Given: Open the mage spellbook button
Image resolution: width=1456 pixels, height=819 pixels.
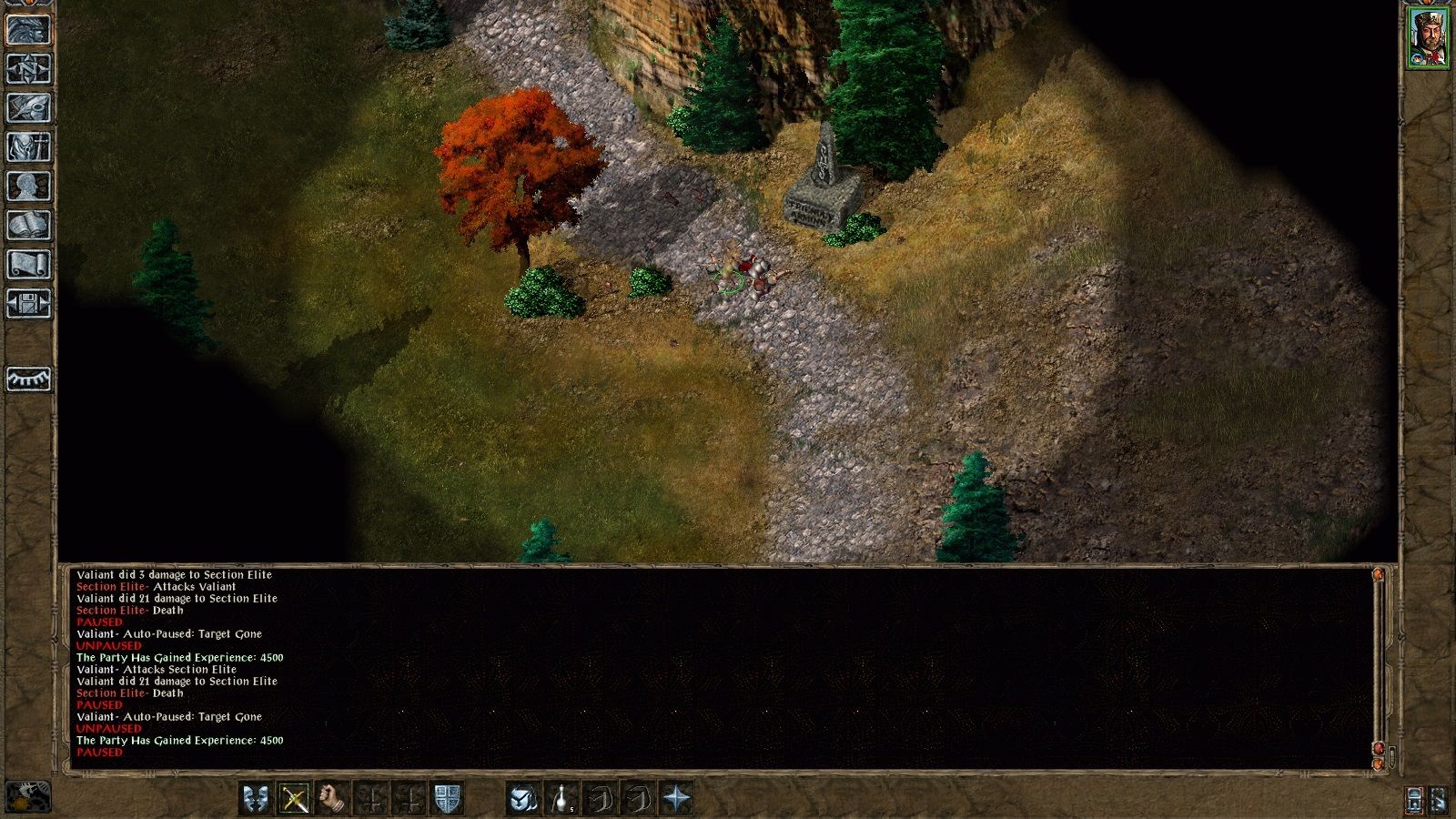Looking at the screenshot, I should [x=29, y=226].
